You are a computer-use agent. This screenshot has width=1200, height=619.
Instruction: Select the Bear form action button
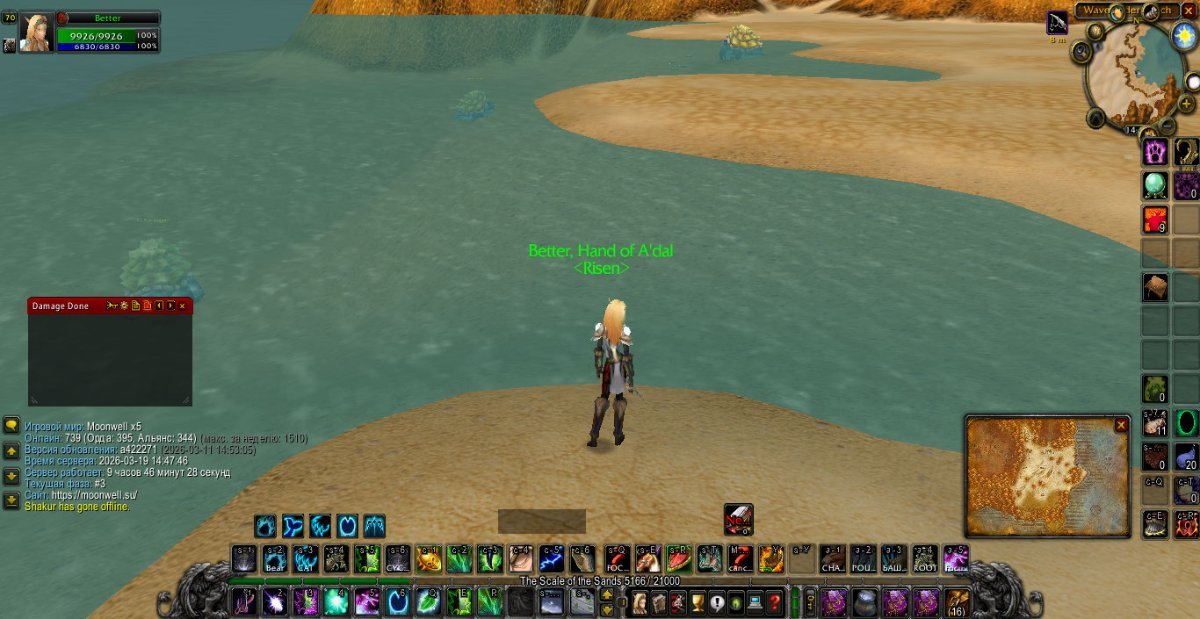point(275,558)
